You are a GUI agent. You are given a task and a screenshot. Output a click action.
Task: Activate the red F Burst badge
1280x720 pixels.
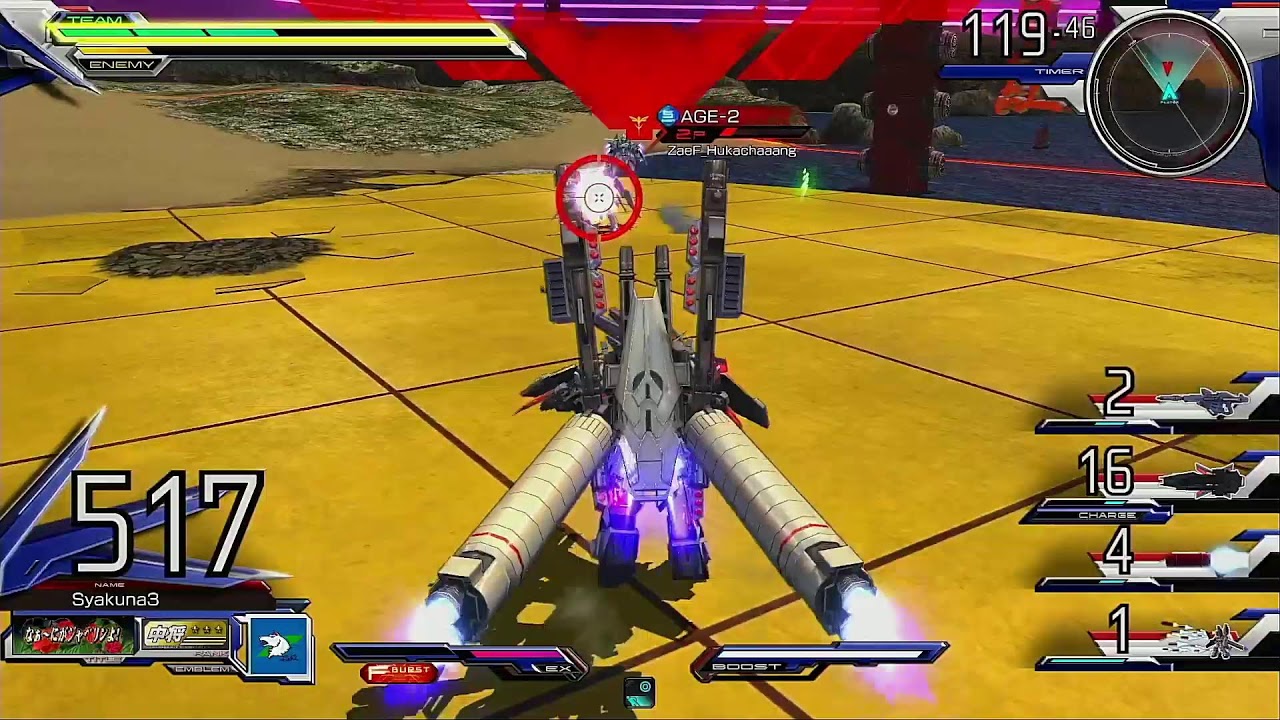[x=400, y=672]
